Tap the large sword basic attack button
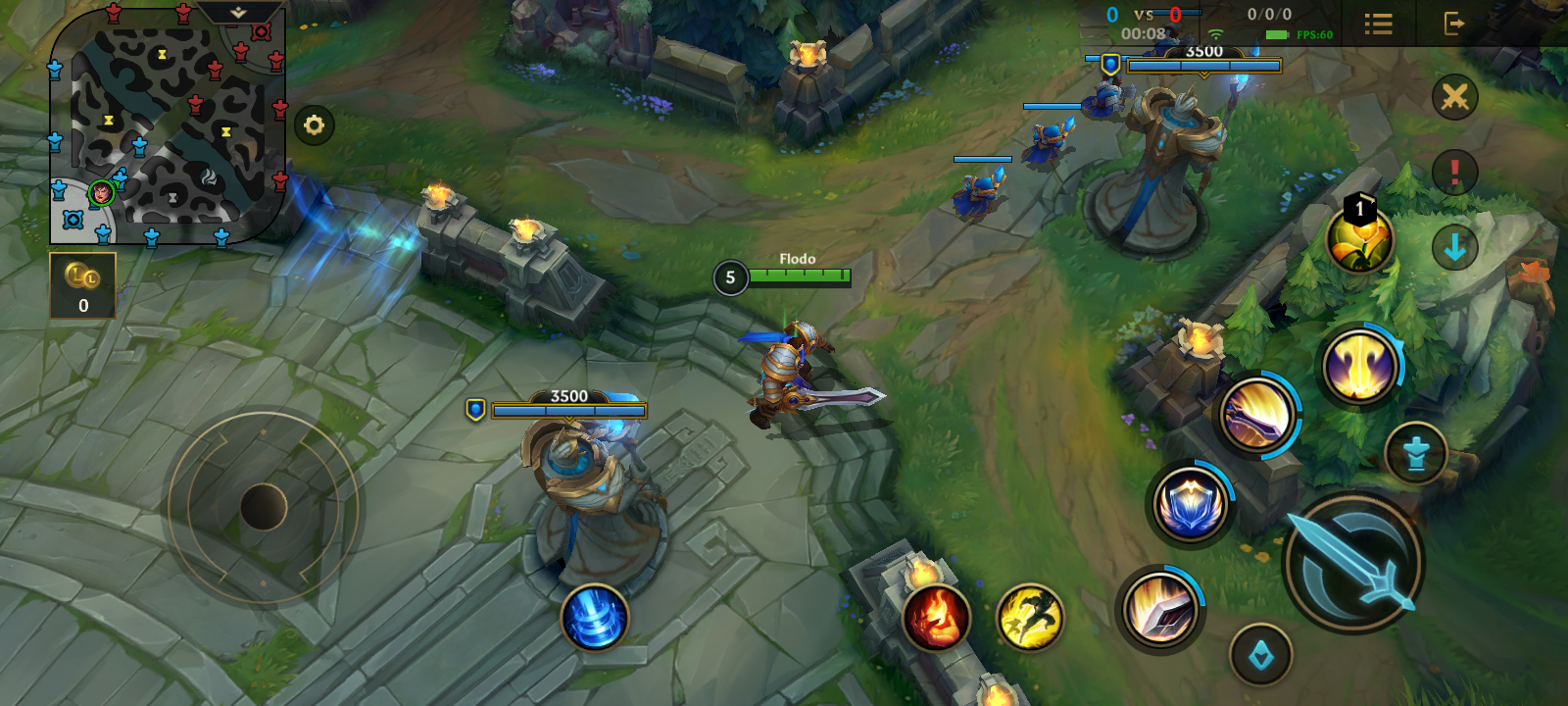 pyautogui.click(x=1354, y=563)
